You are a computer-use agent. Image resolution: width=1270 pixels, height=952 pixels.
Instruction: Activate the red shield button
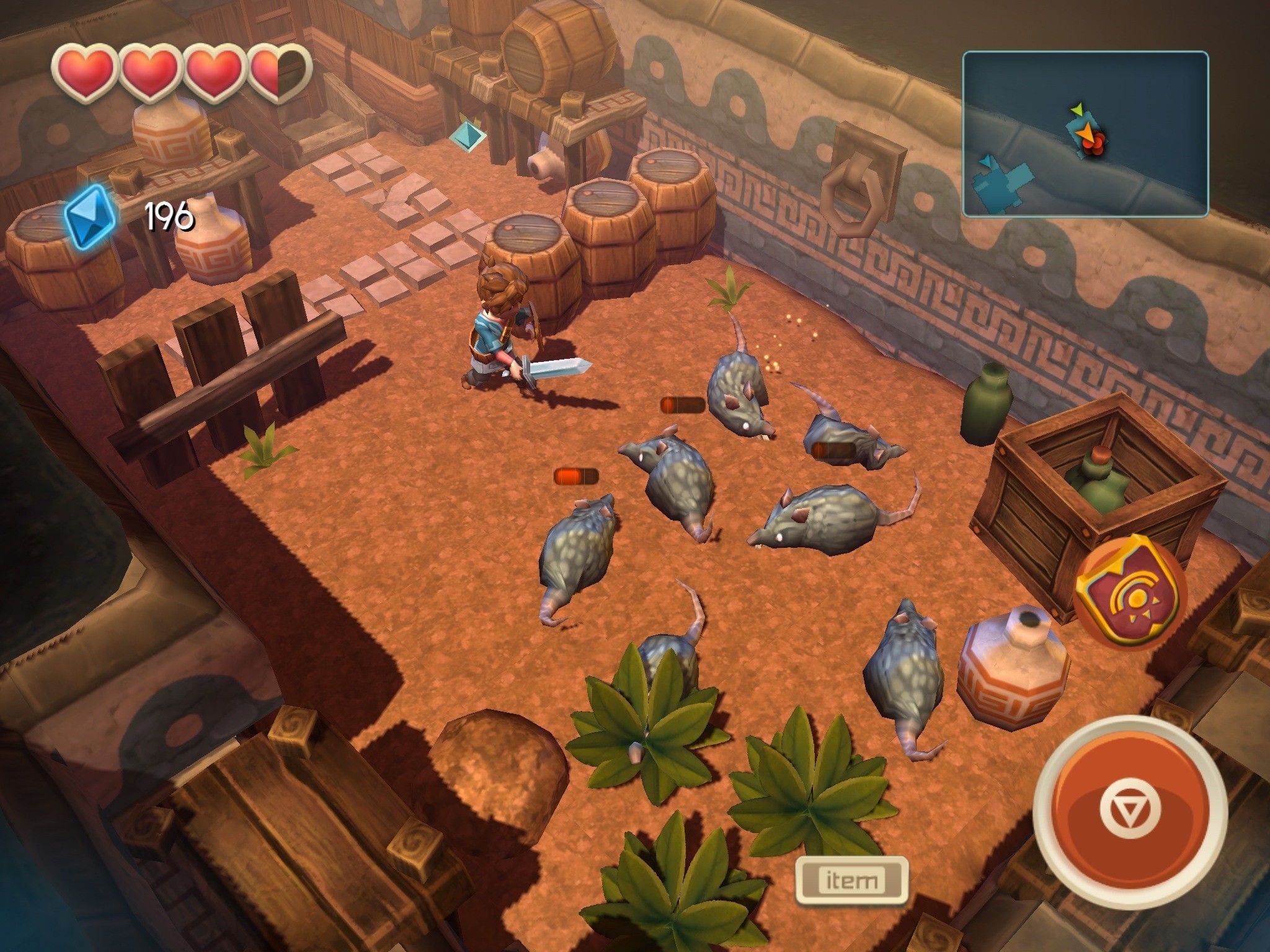(x=1131, y=593)
